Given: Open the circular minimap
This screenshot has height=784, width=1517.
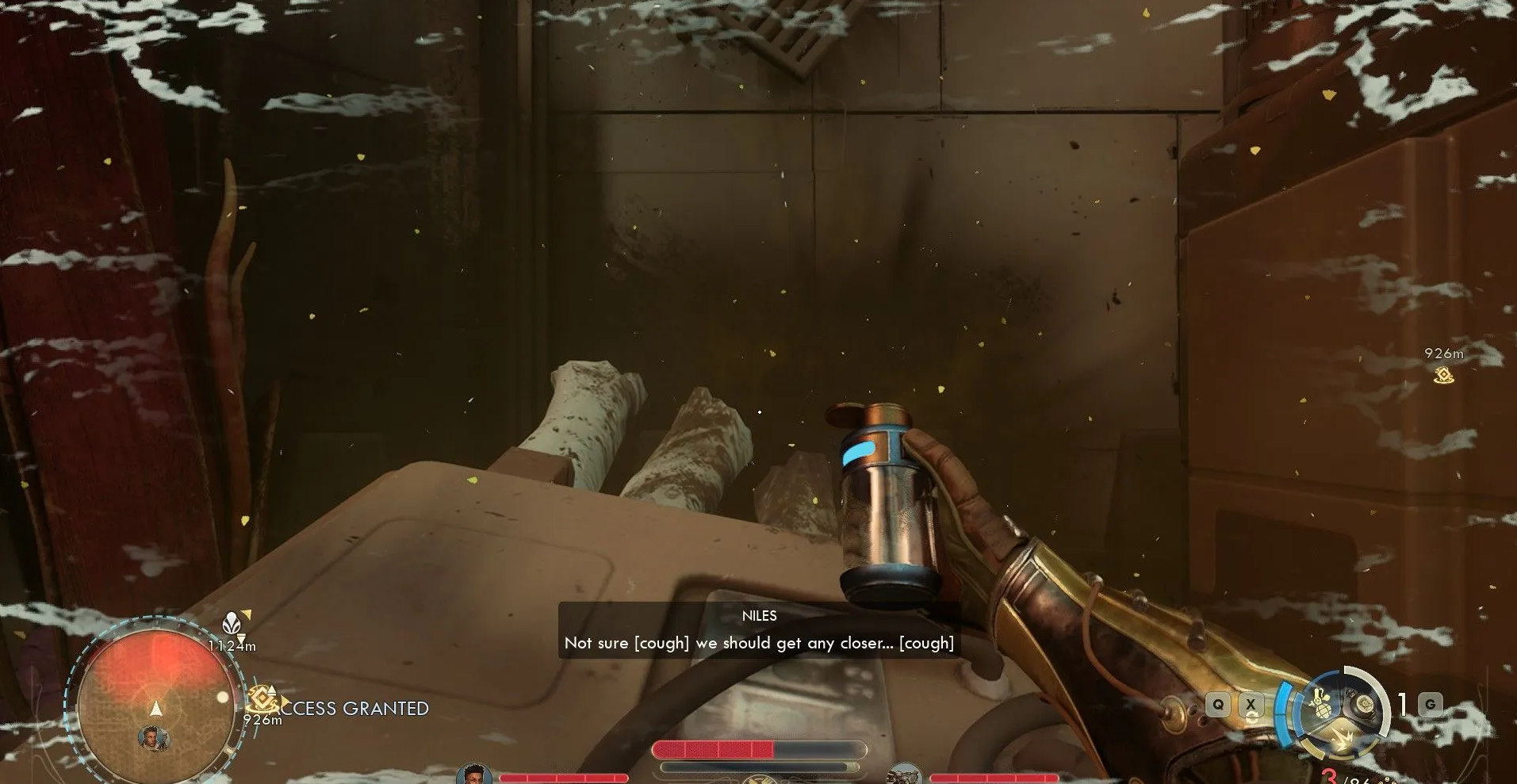Looking at the screenshot, I should click(156, 702).
